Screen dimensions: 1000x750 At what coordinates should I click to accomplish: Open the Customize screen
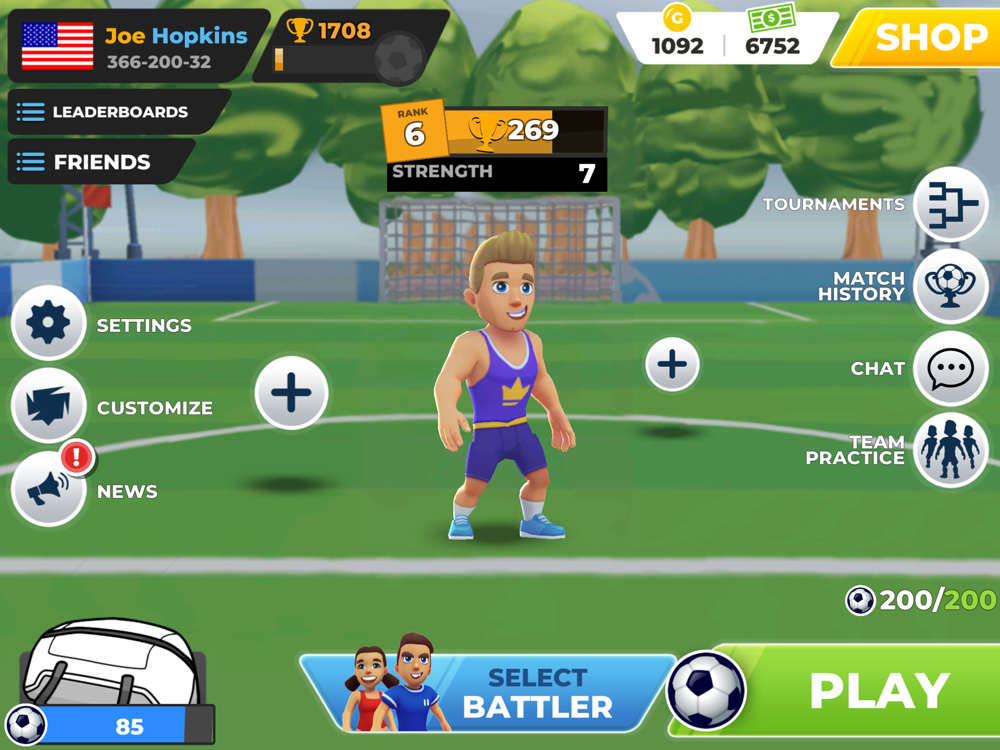[48, 406]
